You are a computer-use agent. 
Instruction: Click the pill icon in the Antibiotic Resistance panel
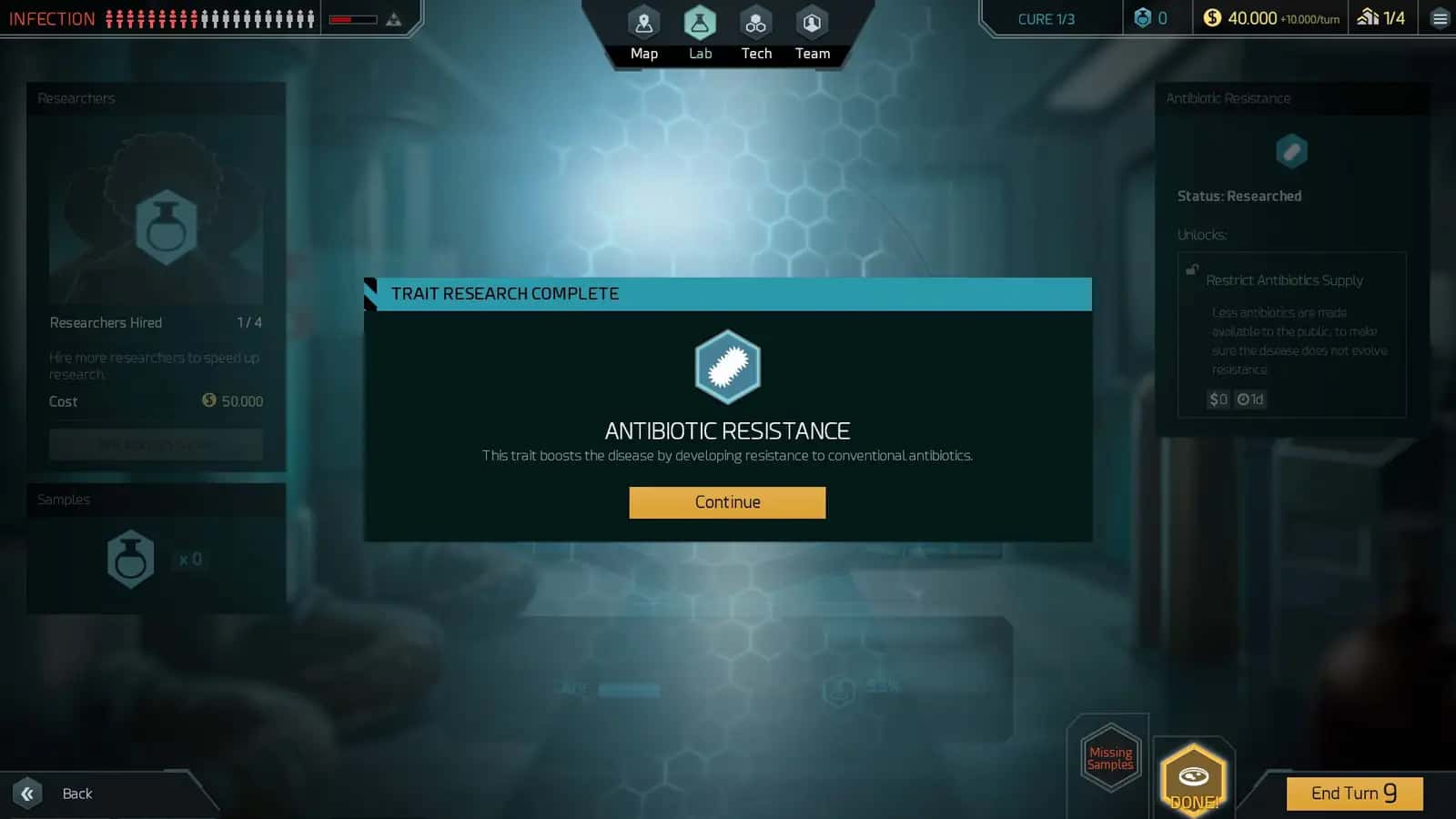[1292, 150]
